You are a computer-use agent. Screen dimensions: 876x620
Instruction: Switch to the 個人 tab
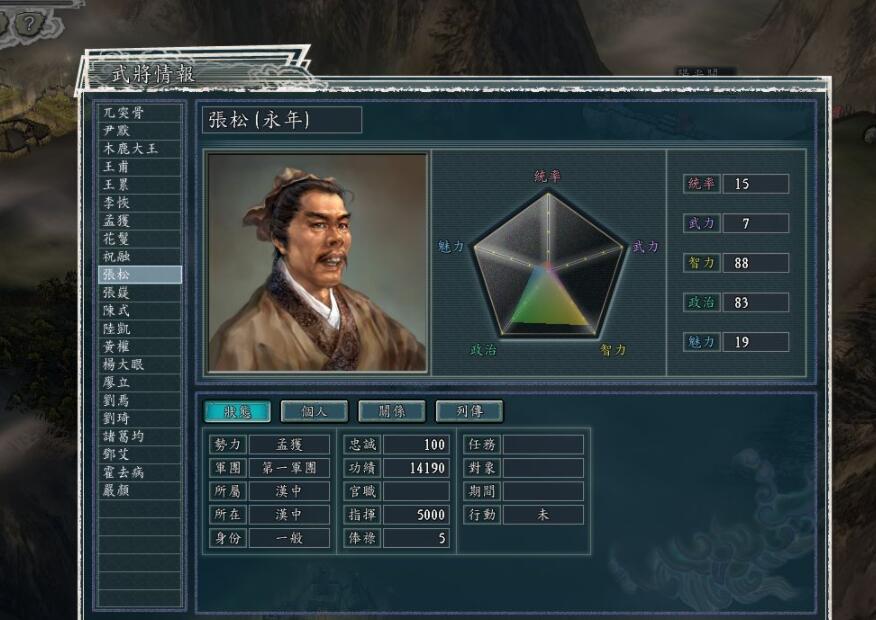(x=314, y=411)
